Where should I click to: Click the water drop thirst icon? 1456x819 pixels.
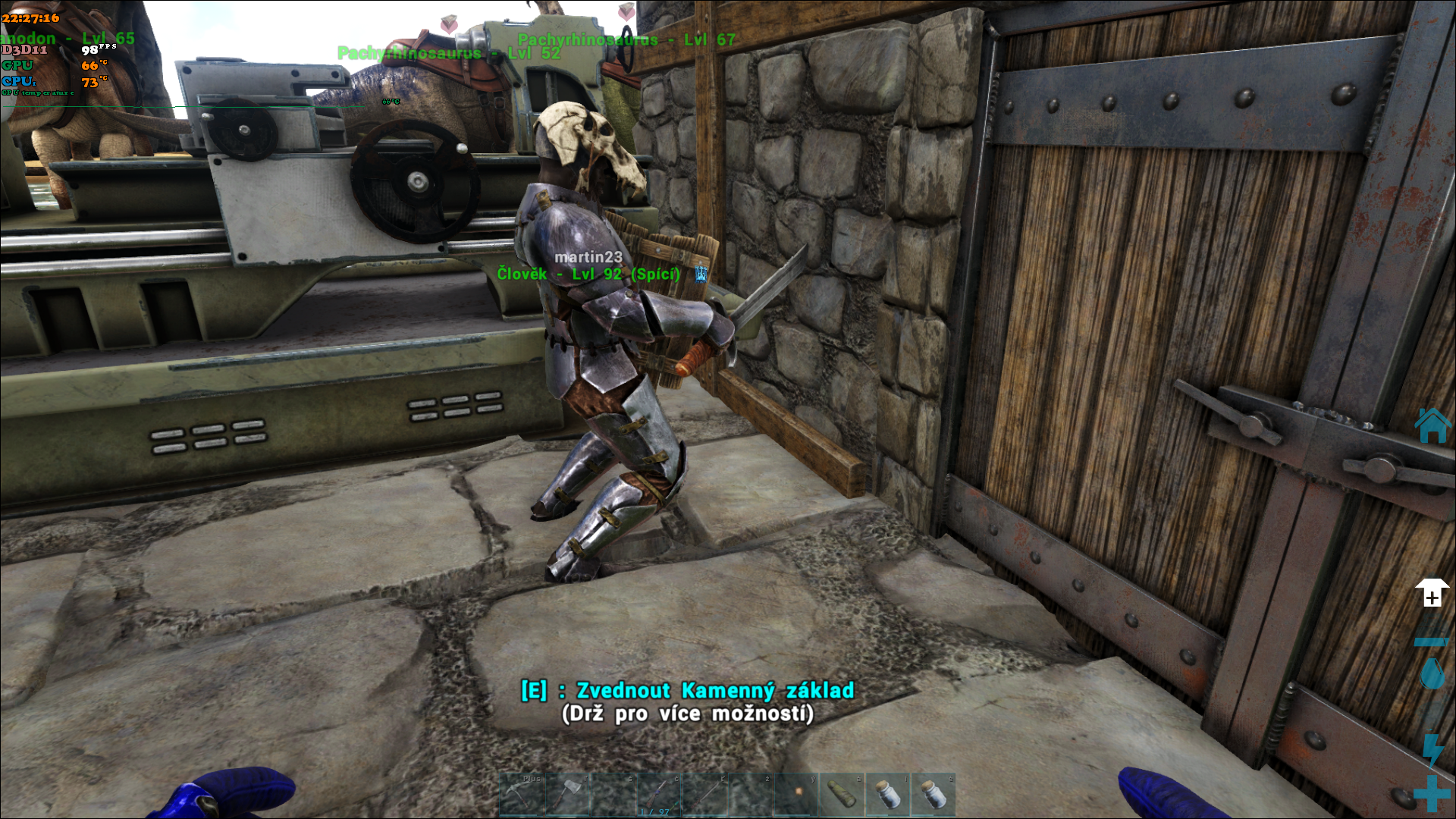pos(1432,673)
